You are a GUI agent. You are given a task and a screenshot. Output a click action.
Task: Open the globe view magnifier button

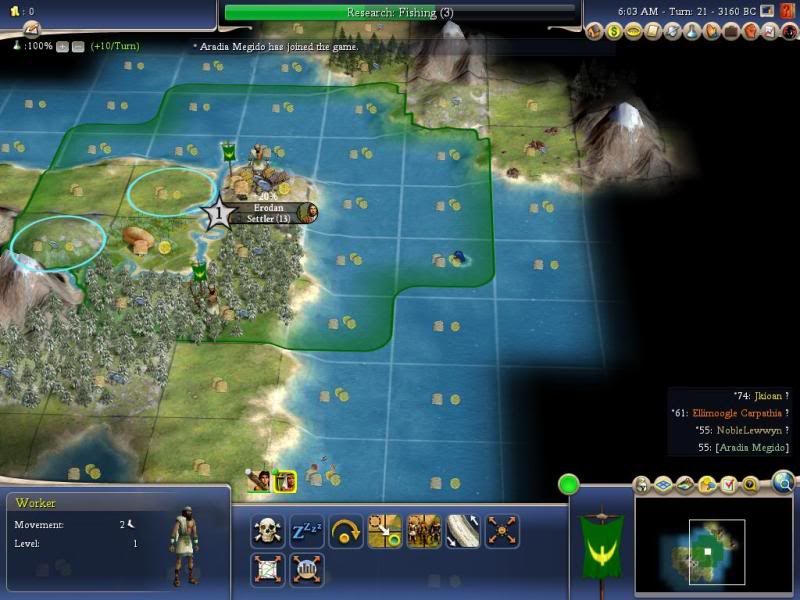pyautogui.click(x=784, y=485)
